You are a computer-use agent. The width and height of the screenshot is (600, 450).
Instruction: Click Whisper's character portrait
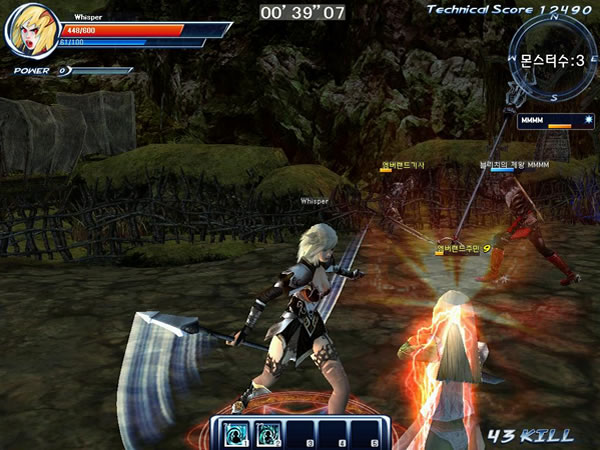point(30,32)
